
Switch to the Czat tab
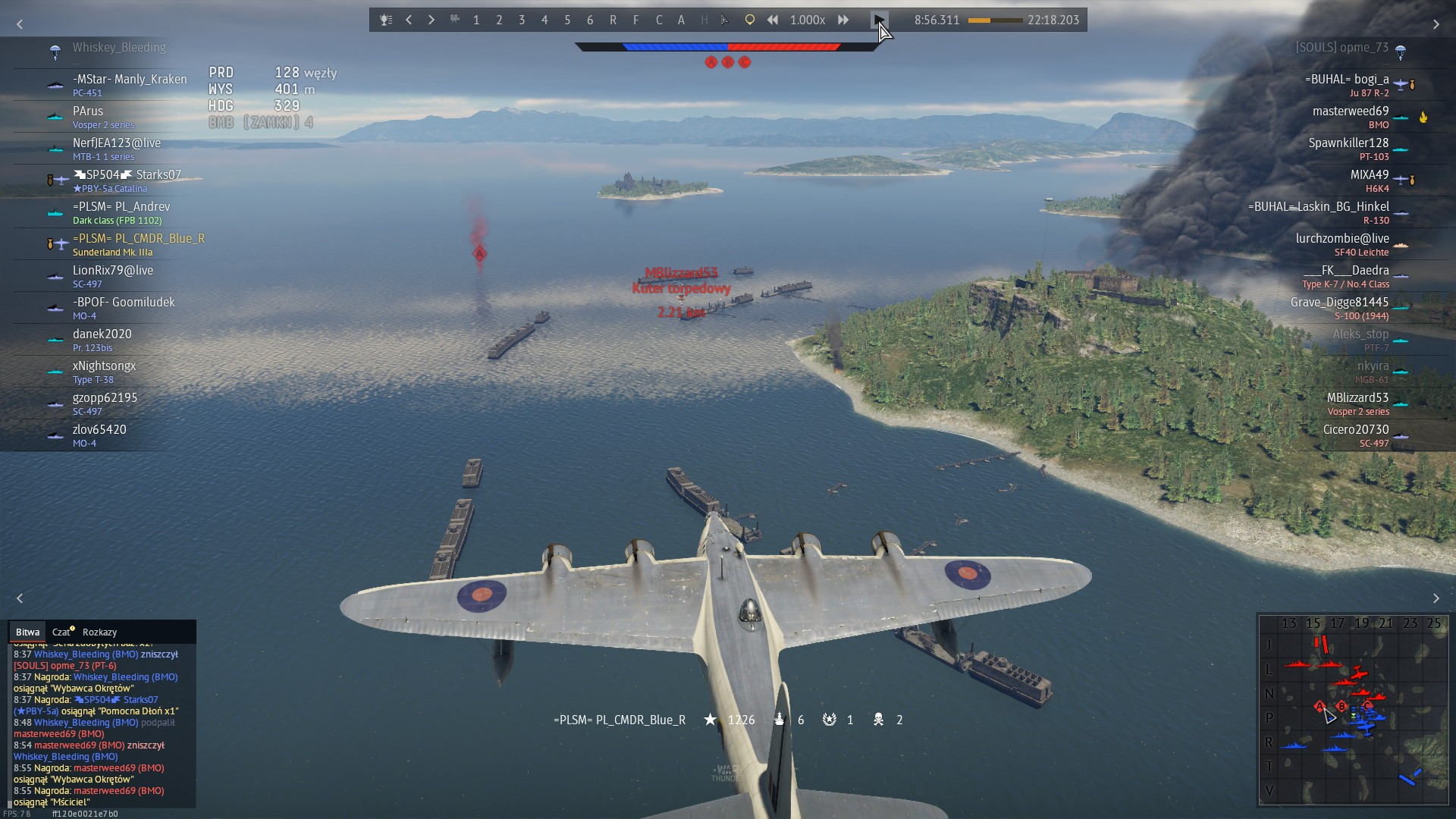tap(61, 632)
